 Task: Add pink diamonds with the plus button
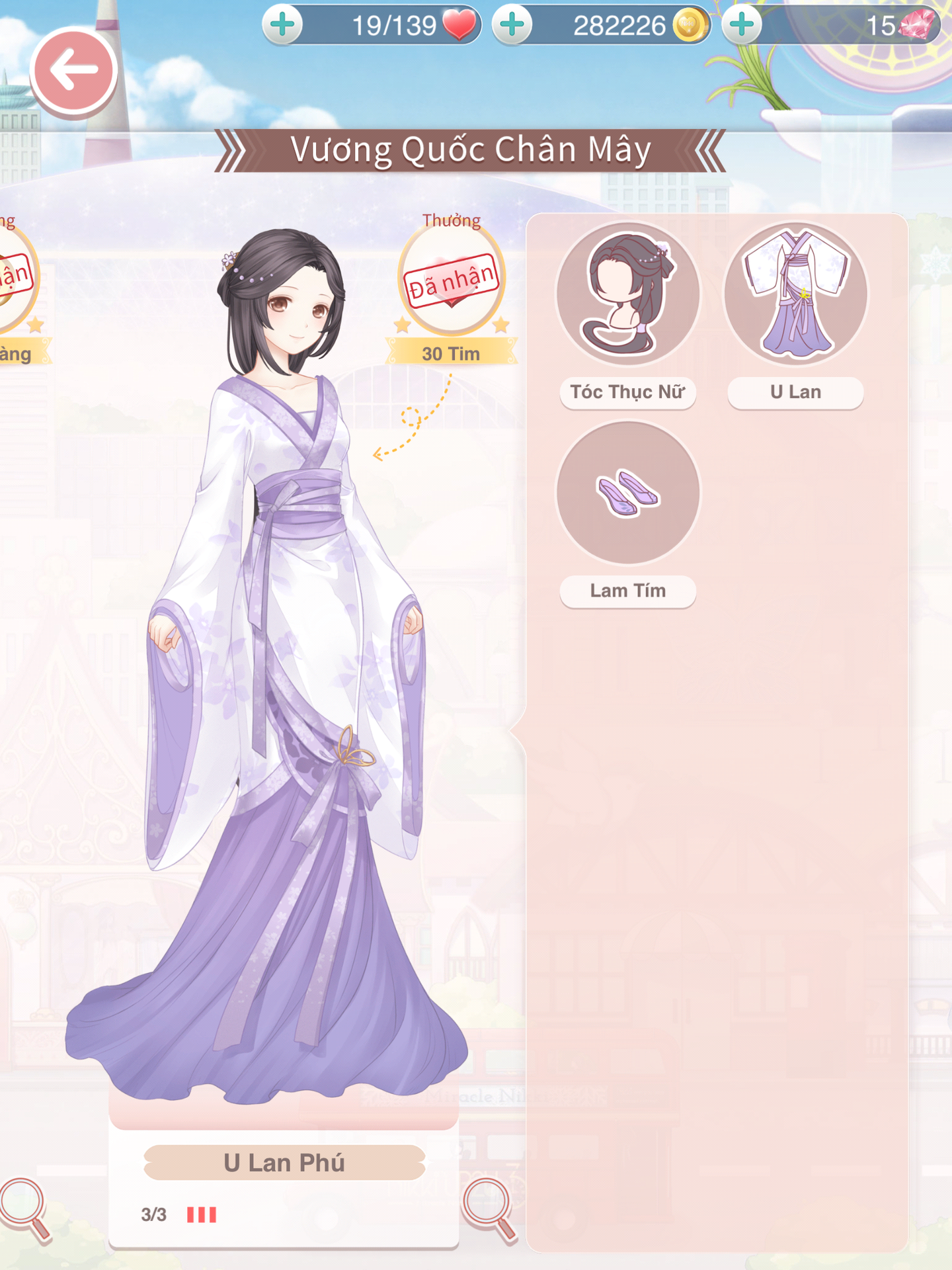tap(742, 25)
